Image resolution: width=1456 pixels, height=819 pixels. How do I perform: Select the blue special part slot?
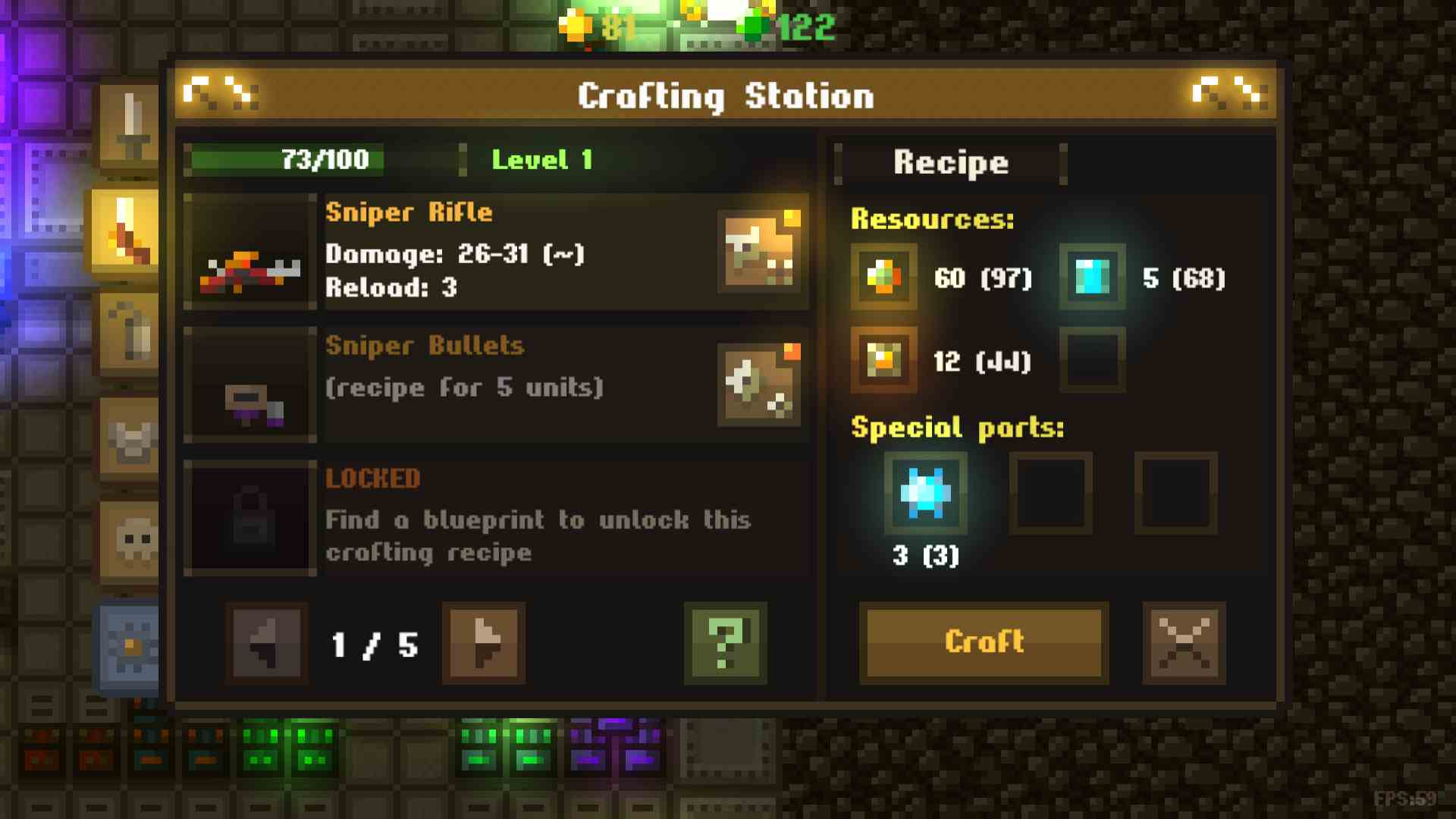point(926,494)
